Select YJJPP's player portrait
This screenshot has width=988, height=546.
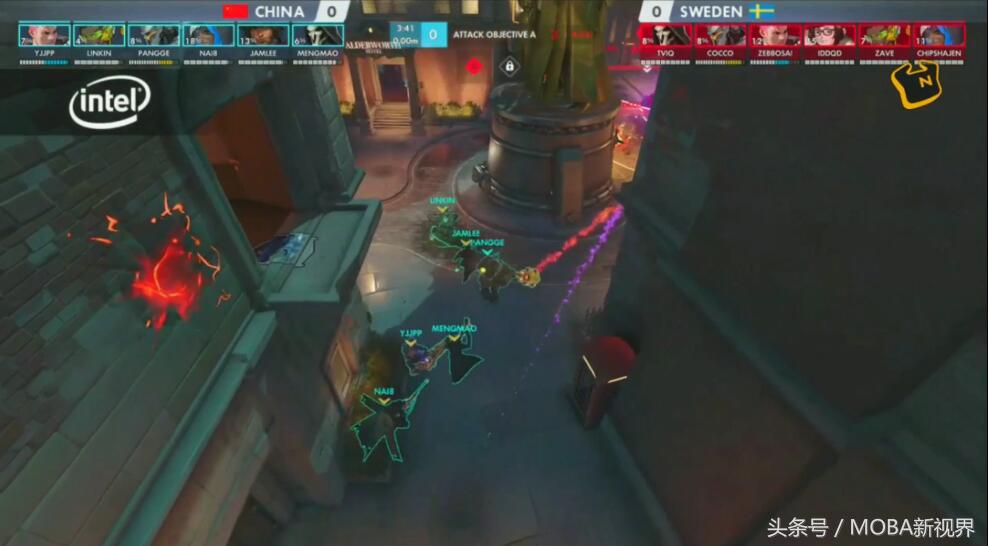[x=44, y=36]
